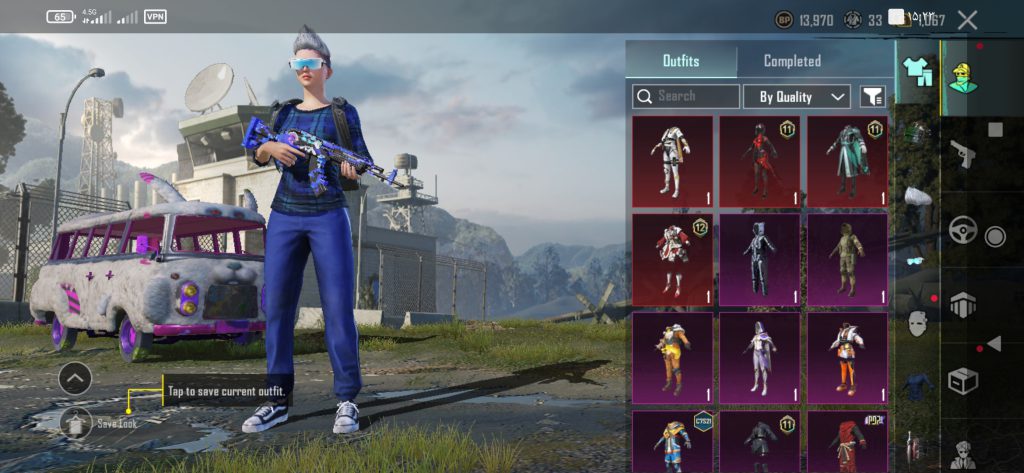
Task: Expand the up-arrow circle button
Action: pyautogui.click(x=75, y=378)
